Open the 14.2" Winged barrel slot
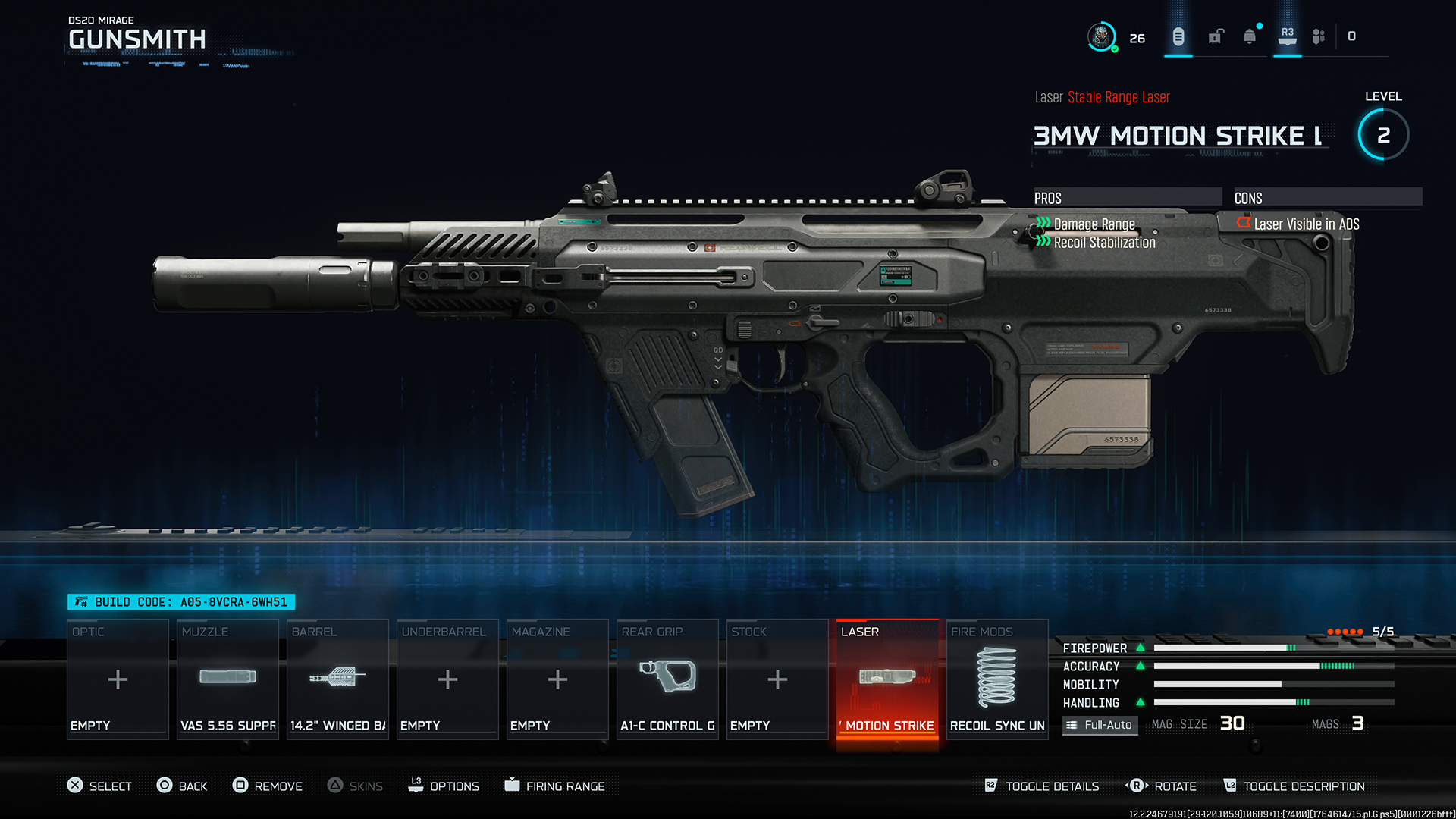1456x819 pixels. point(337,679)
